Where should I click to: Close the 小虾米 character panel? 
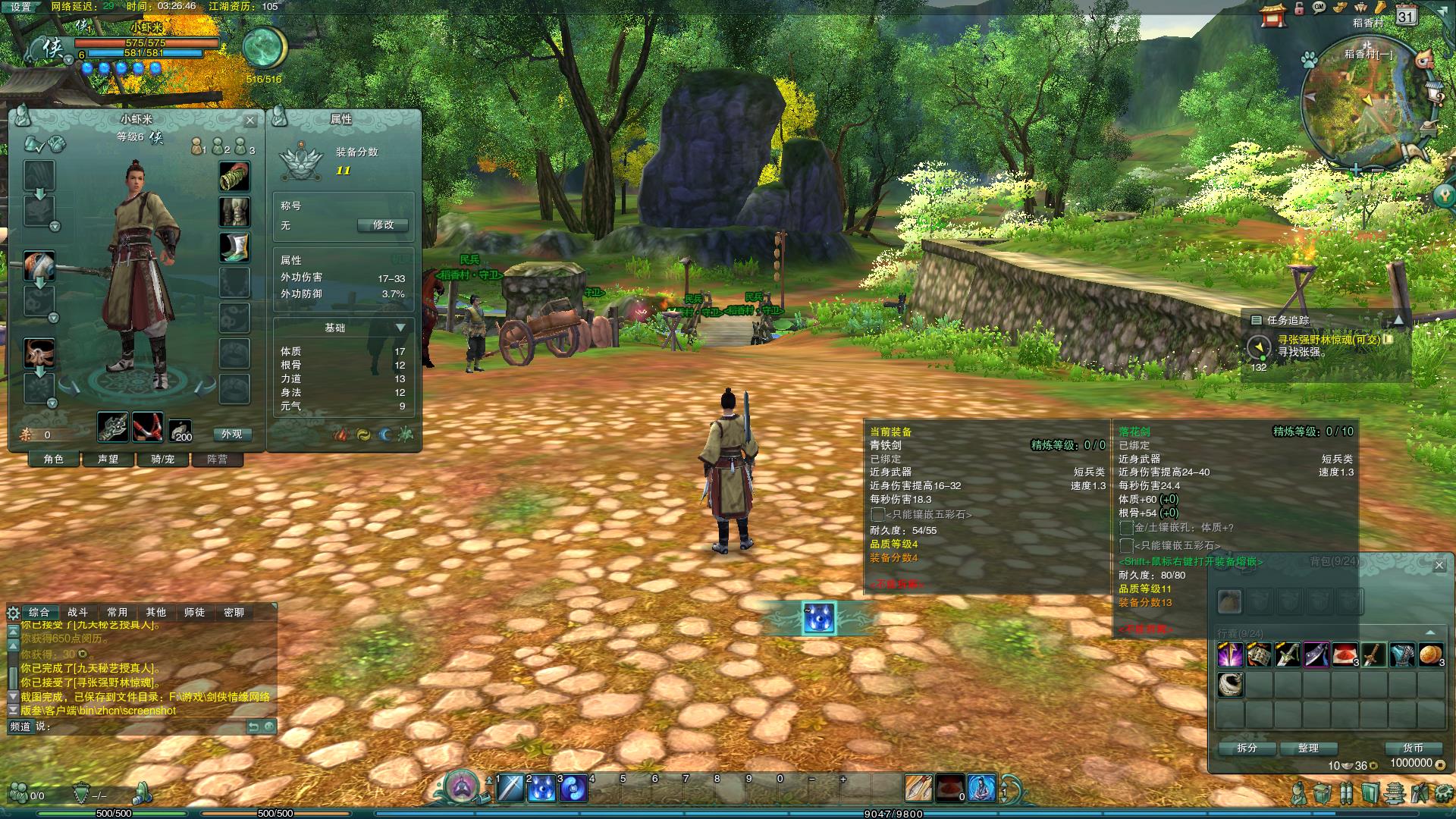(x=250, y=121)
